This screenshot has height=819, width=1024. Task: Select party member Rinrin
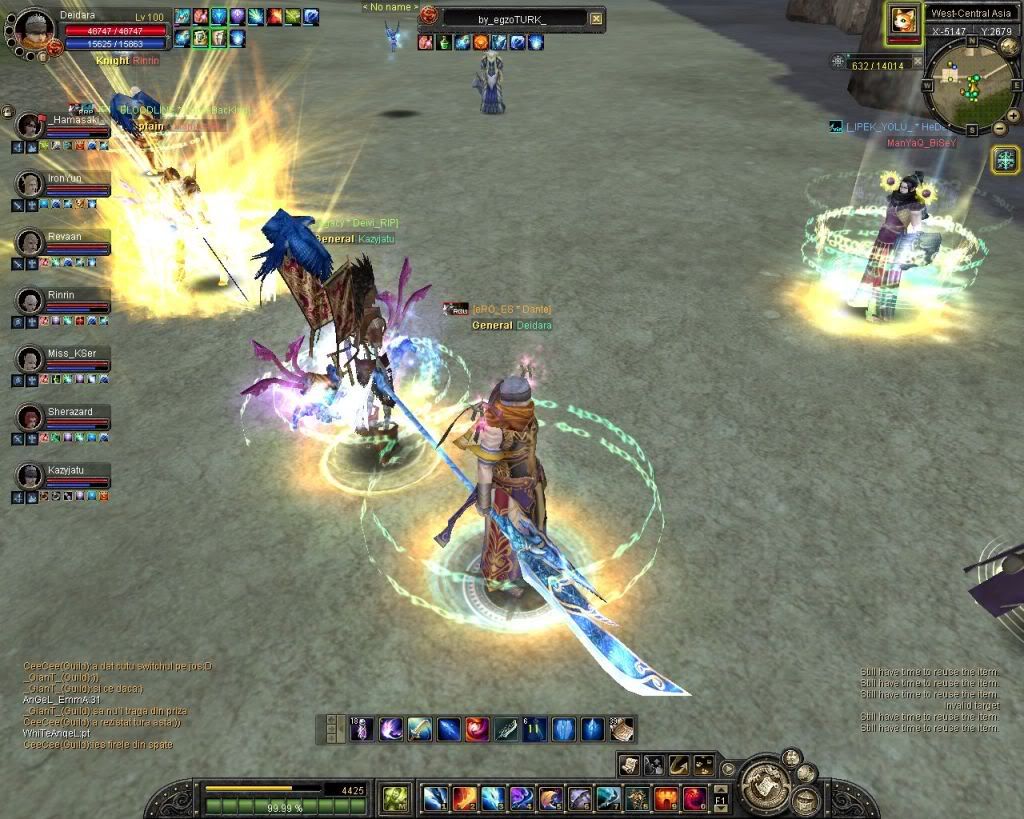[30, 301]
